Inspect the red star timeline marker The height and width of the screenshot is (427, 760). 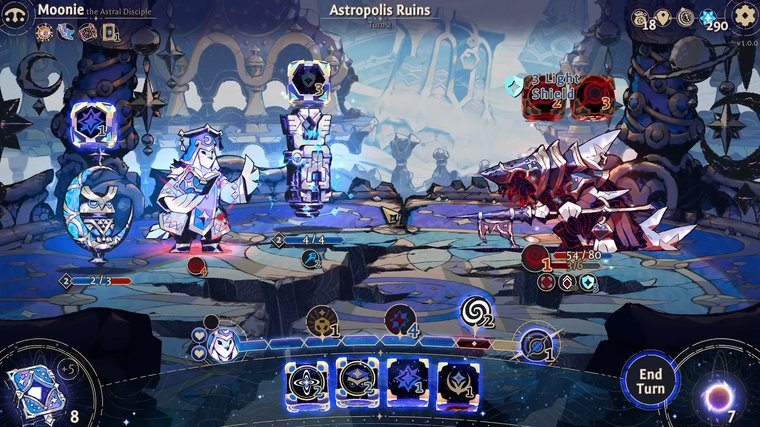coord(399,319)
